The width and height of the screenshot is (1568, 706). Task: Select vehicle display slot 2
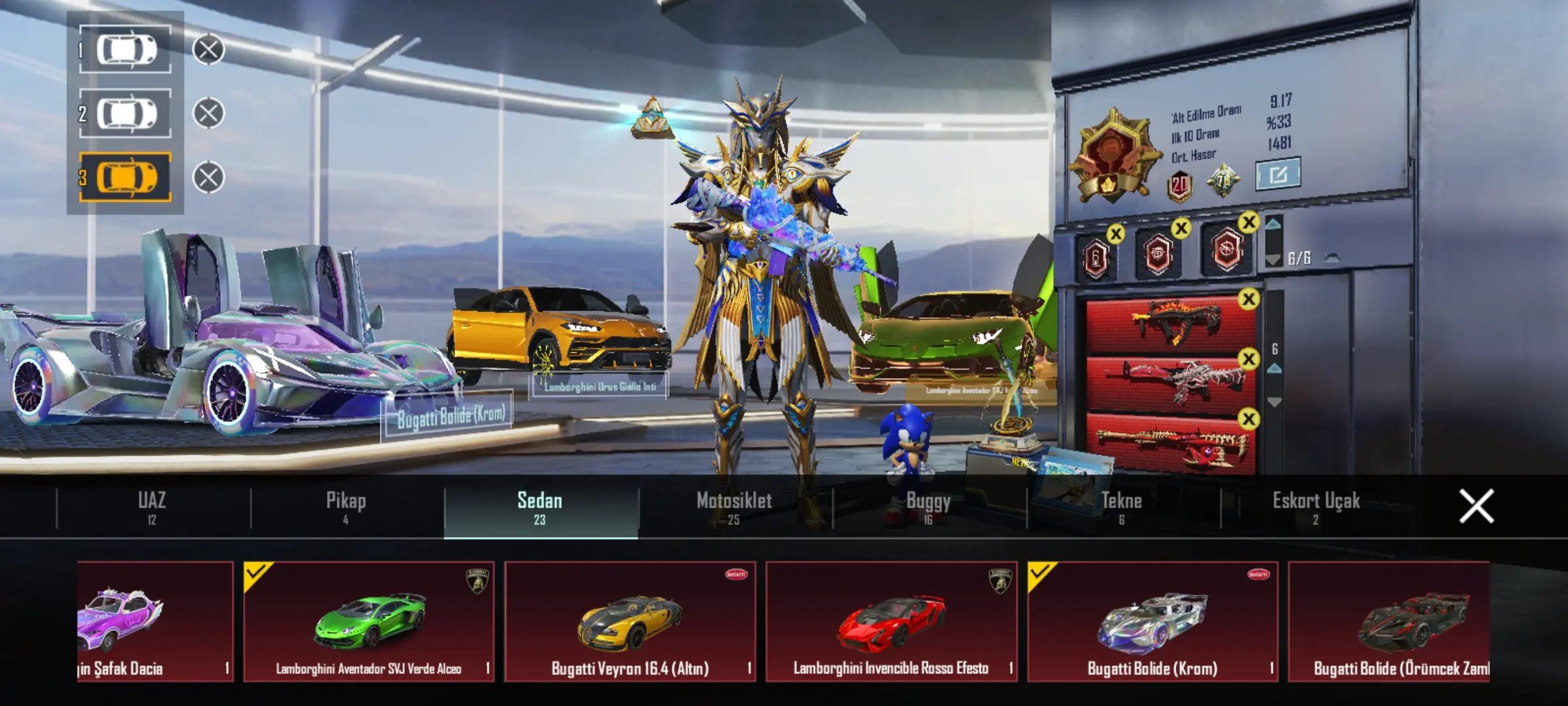click(126, 114)
